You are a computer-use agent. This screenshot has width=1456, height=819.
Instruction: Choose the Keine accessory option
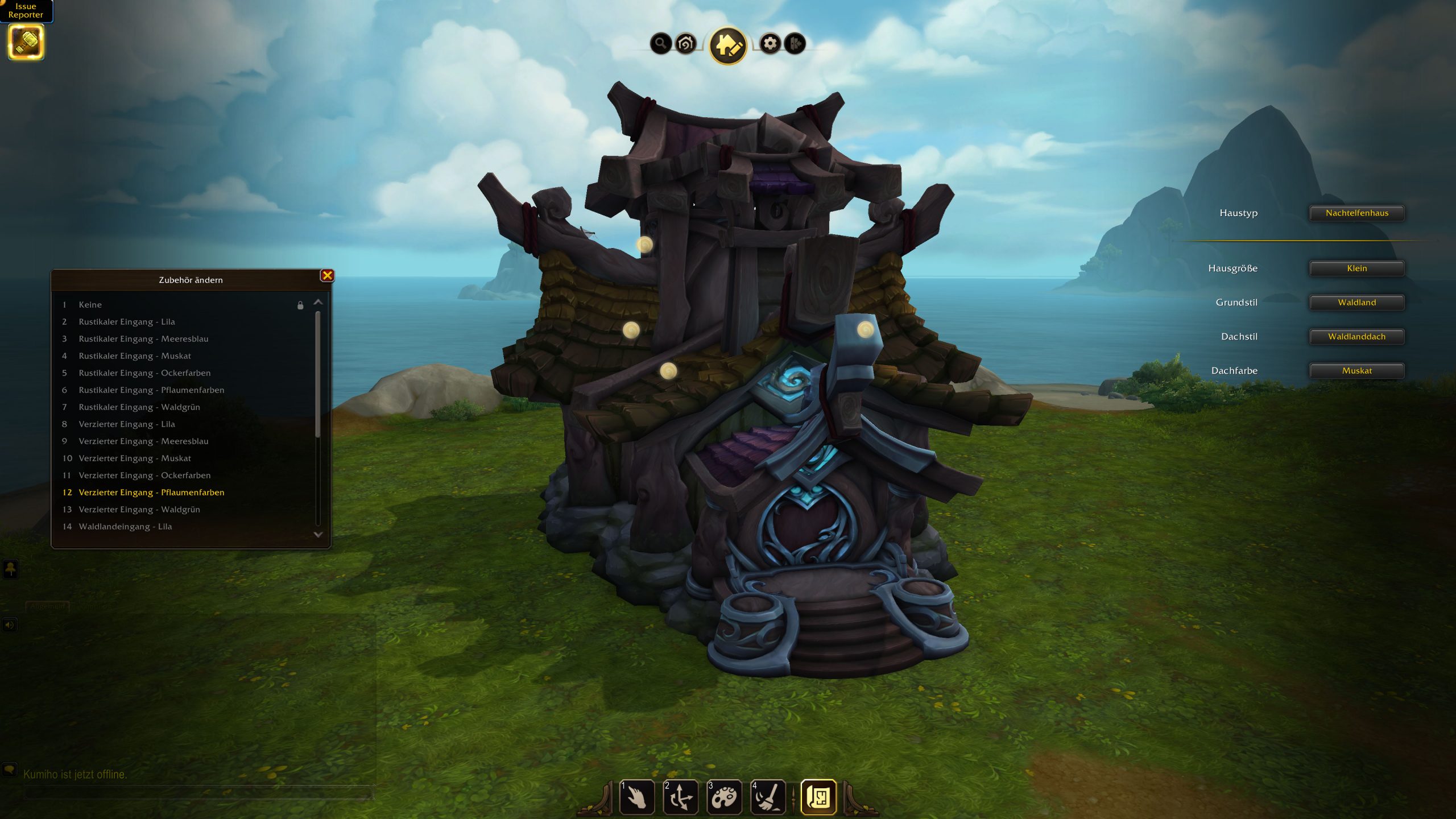click(x=90, y=305)
